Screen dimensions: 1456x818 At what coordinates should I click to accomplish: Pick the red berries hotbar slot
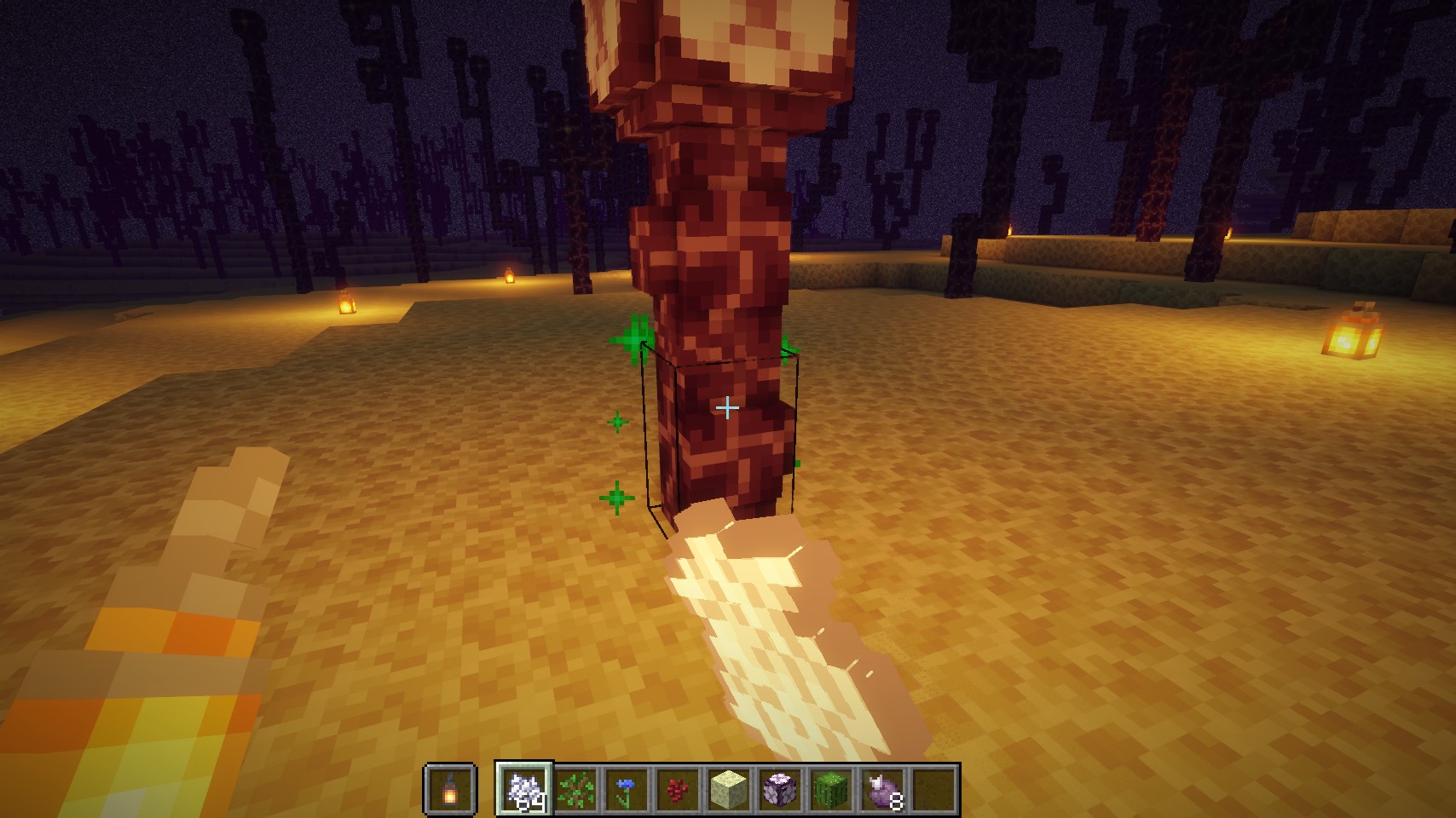point(678,788)
